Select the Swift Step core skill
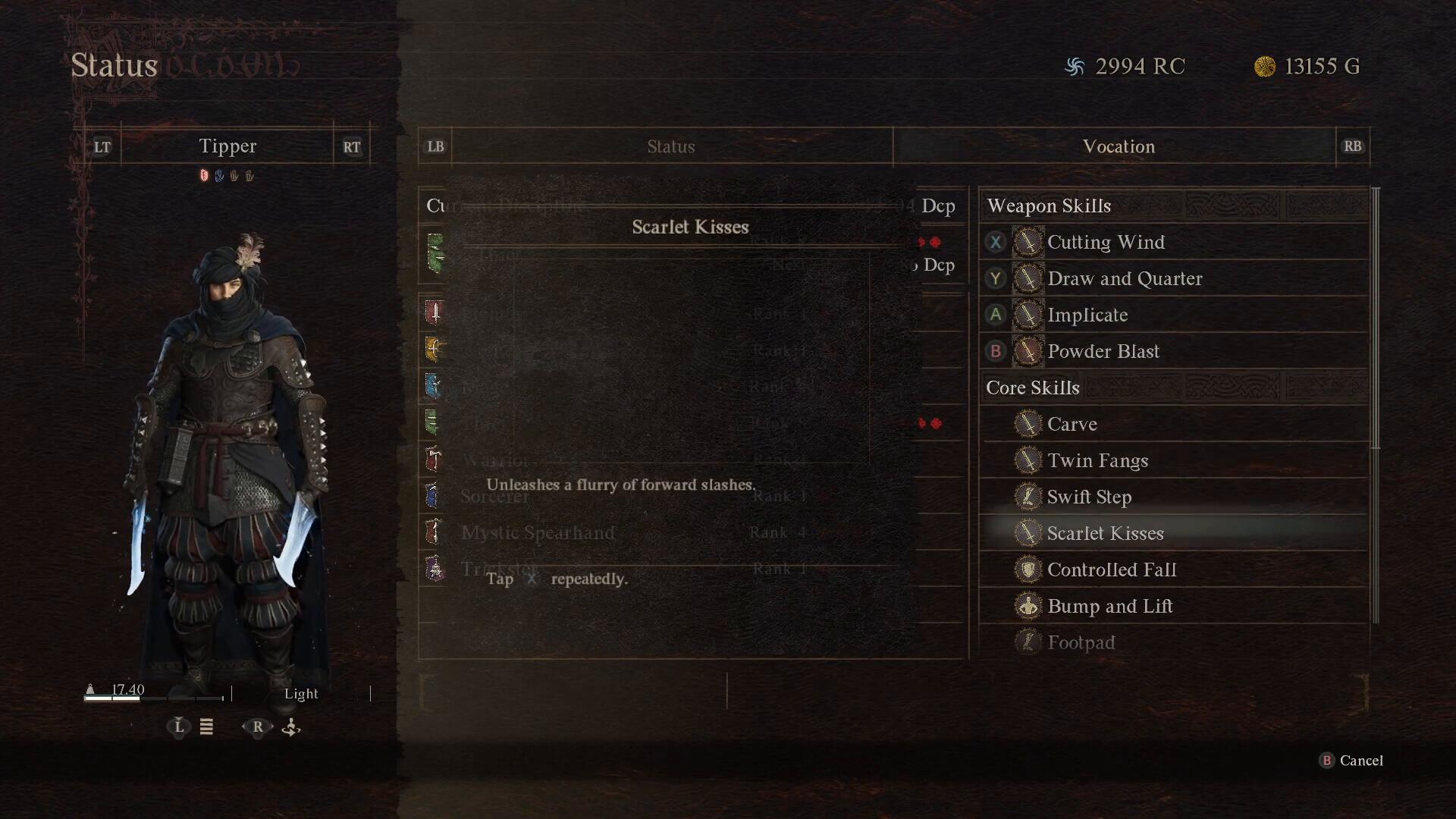The width and height of the screenshot is (1456, 819). point(1089,497)
